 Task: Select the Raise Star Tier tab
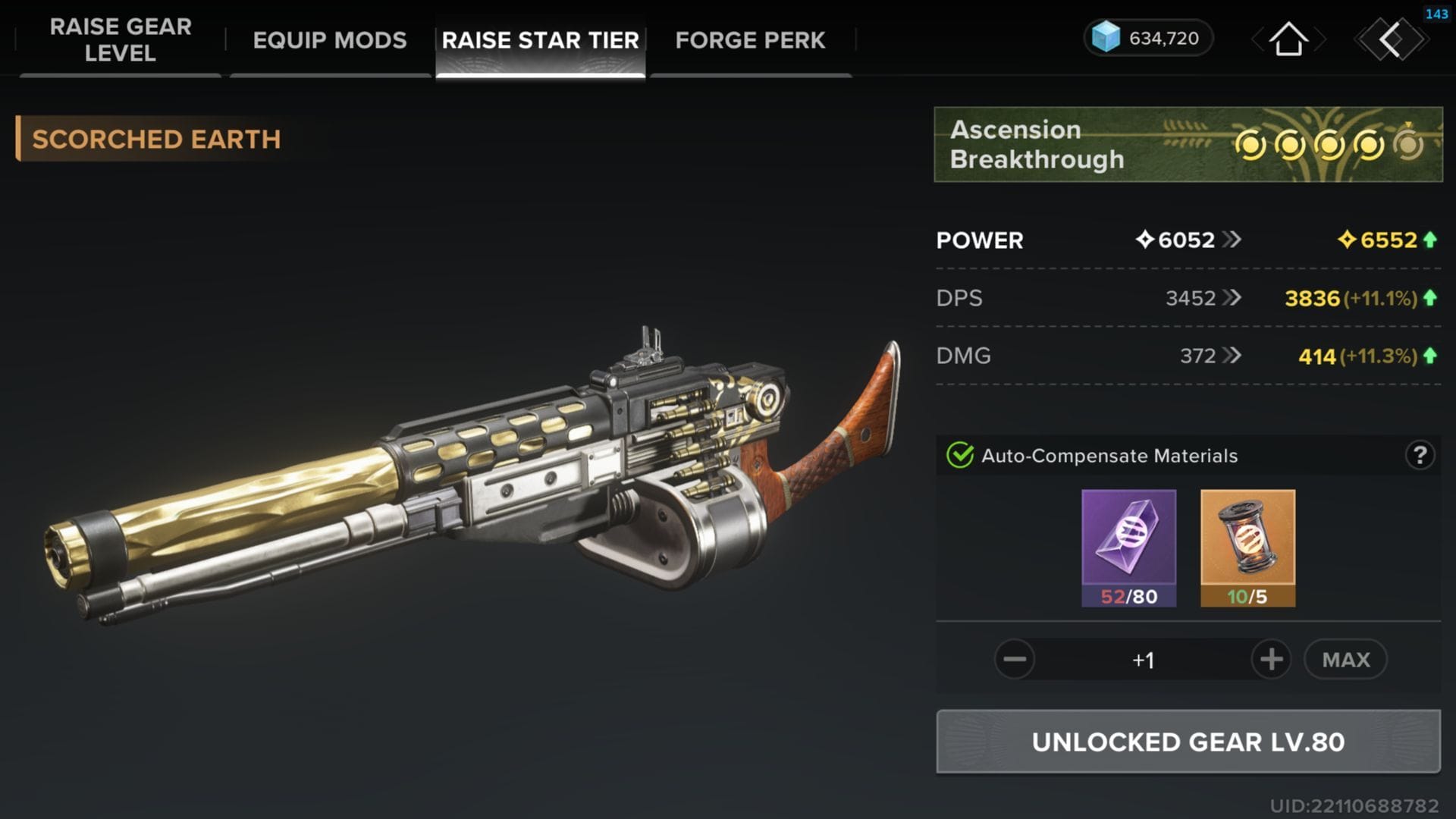[x=540, y=40]
